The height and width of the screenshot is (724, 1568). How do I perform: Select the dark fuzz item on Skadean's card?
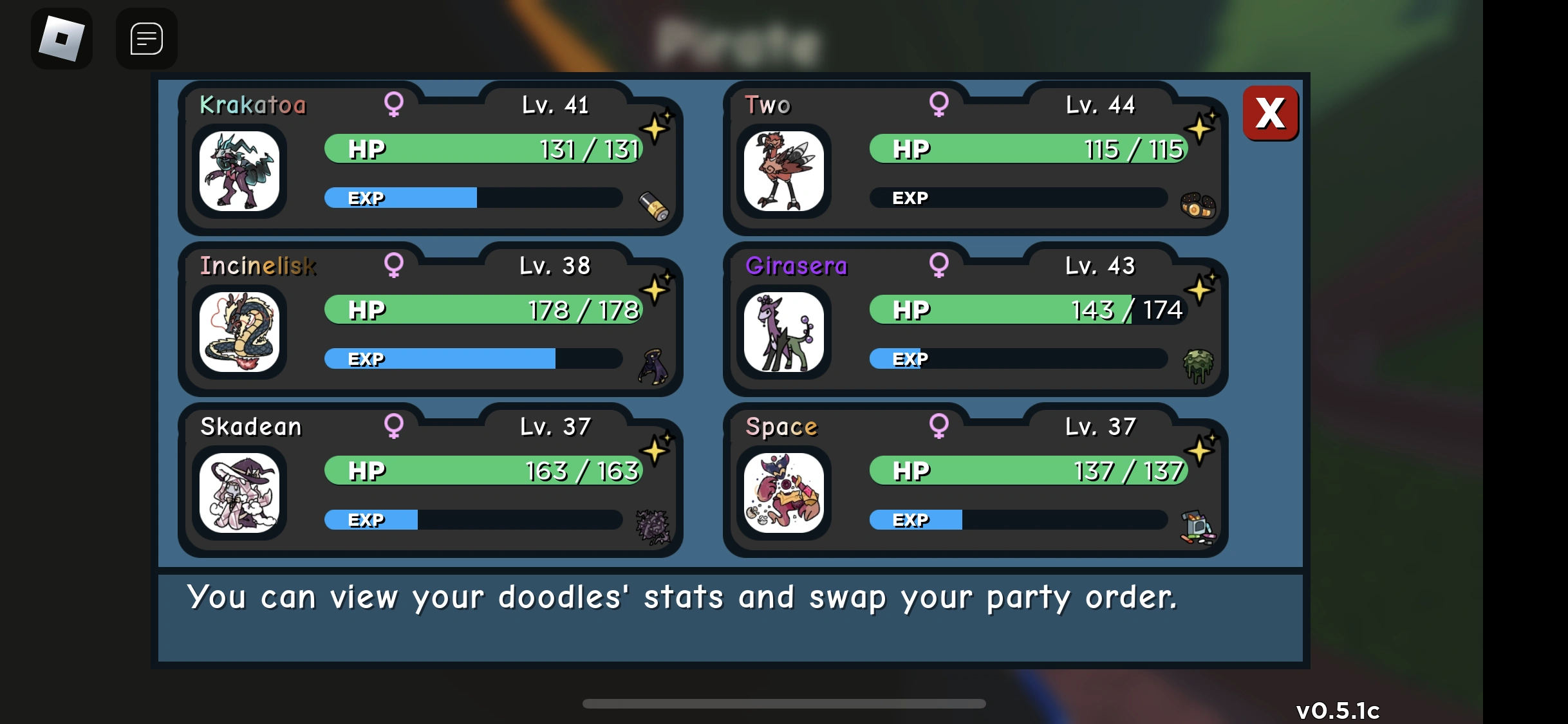point(653,527)
